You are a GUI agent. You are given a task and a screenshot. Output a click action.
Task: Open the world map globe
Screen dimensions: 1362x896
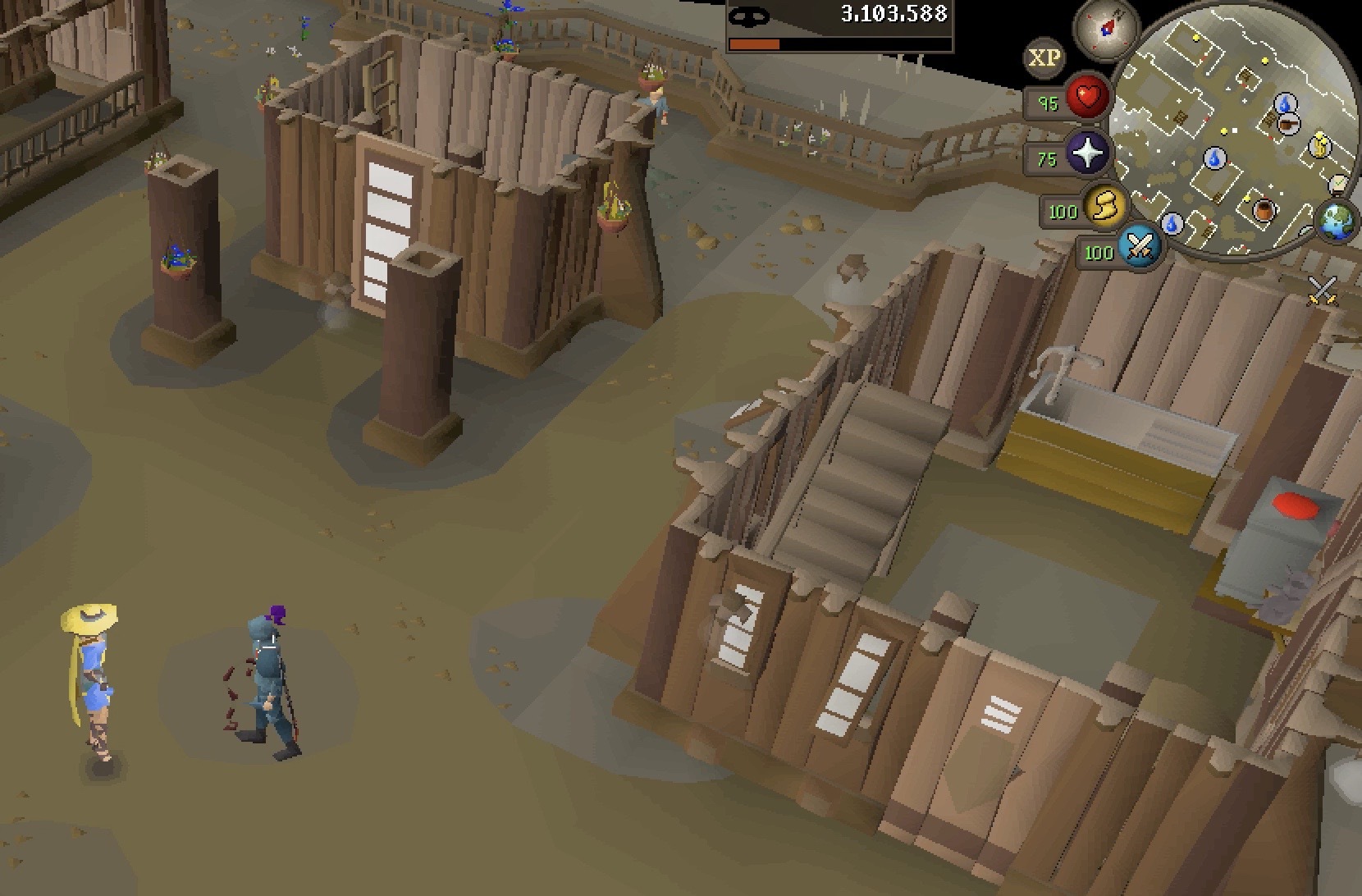pos(1338,220)
